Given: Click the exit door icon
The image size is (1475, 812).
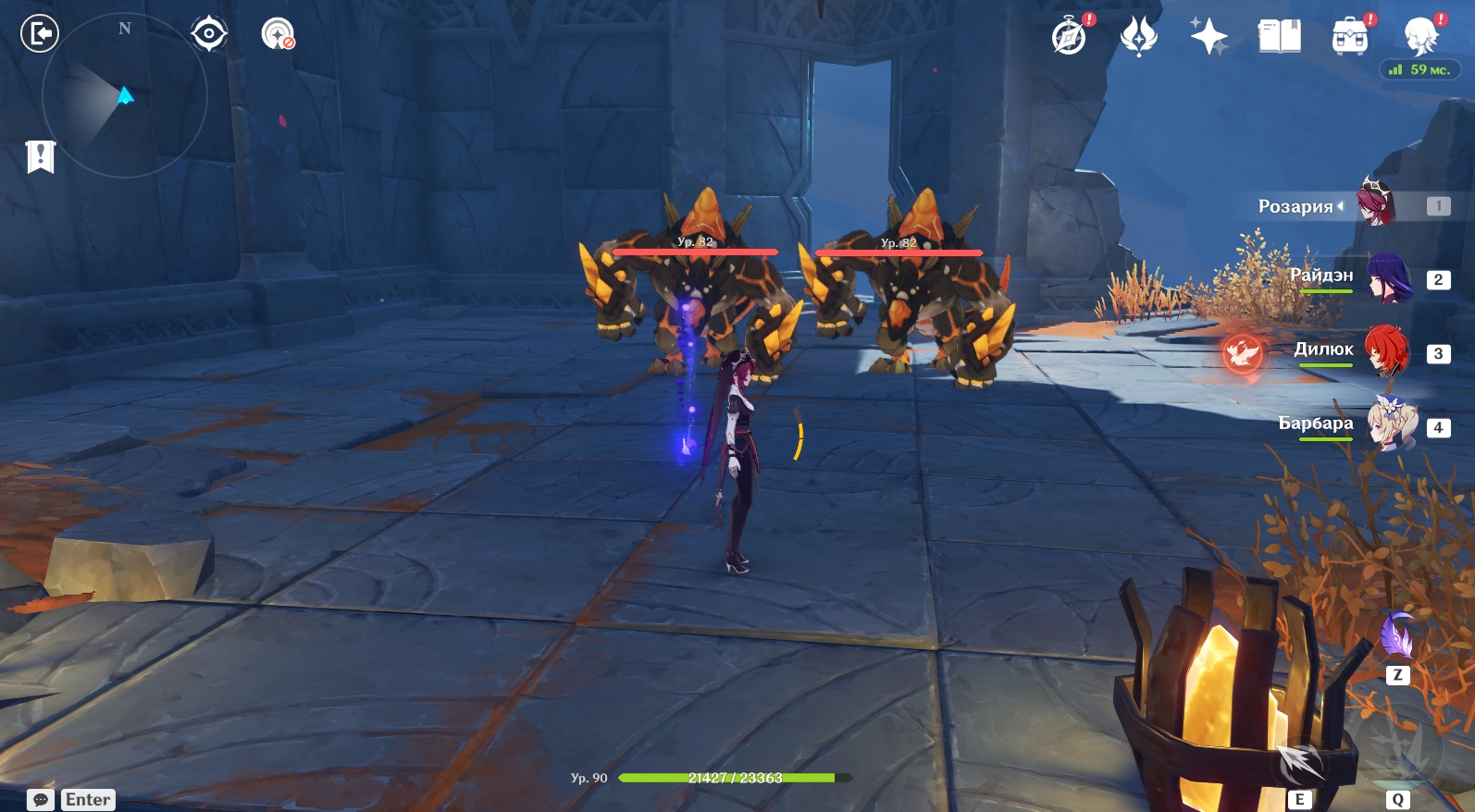Looking at the screenshot, I should 40,34.
